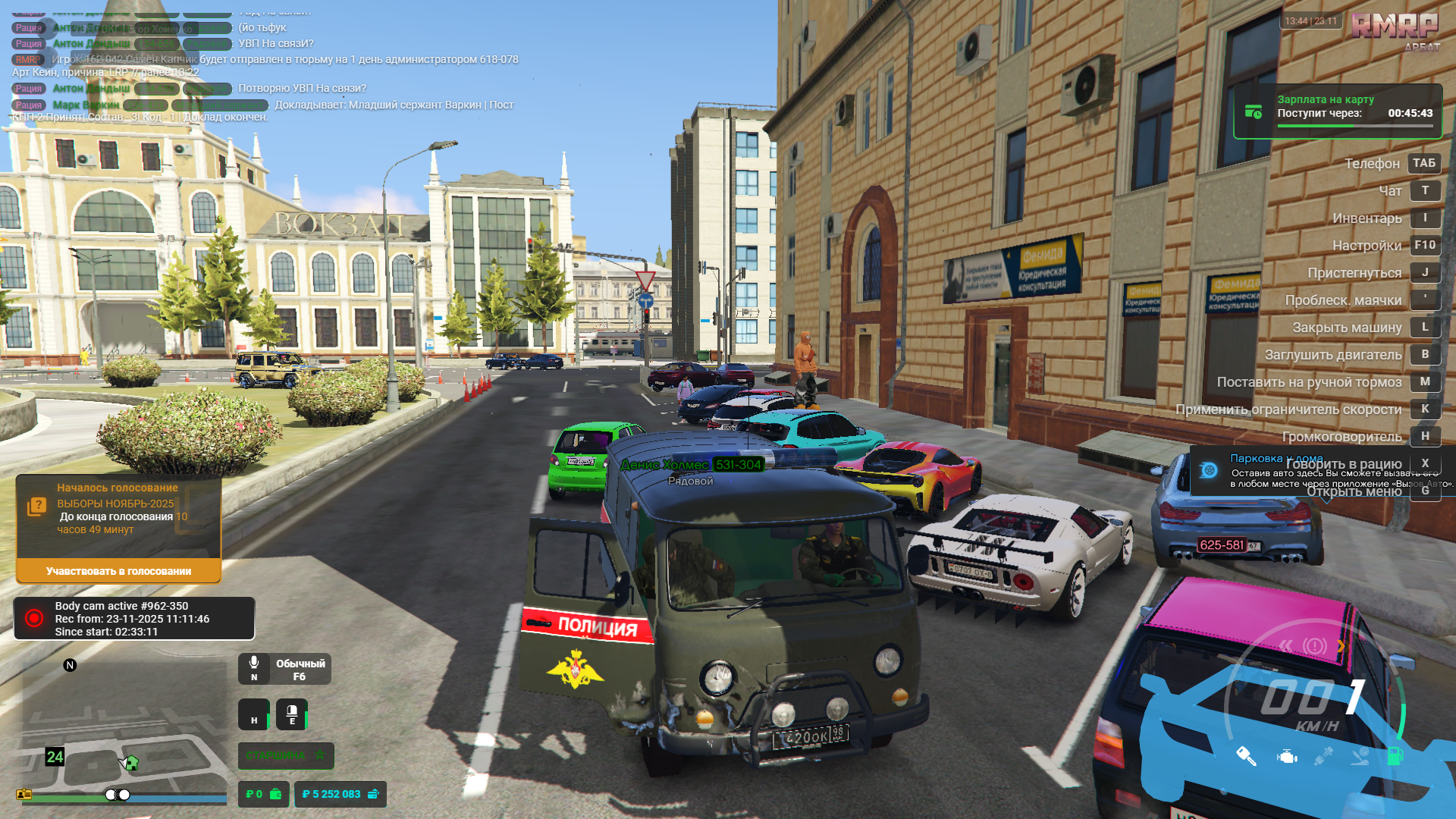Open the Телефон entry in the keybind menu
The width and height of the screenshot is (1456, 819).
tap(1371, 163)
